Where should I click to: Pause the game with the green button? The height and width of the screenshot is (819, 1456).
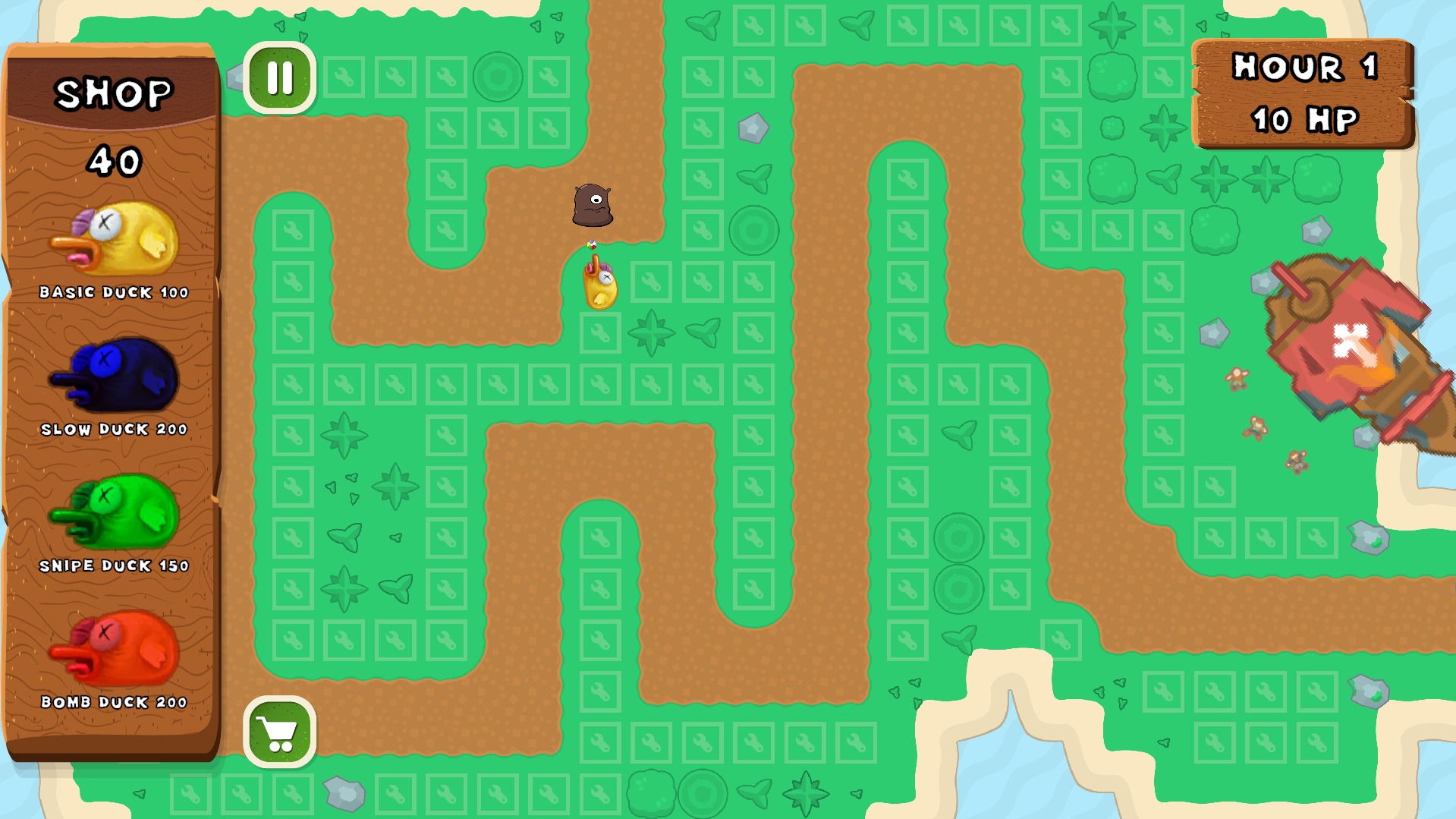[279, 77]
